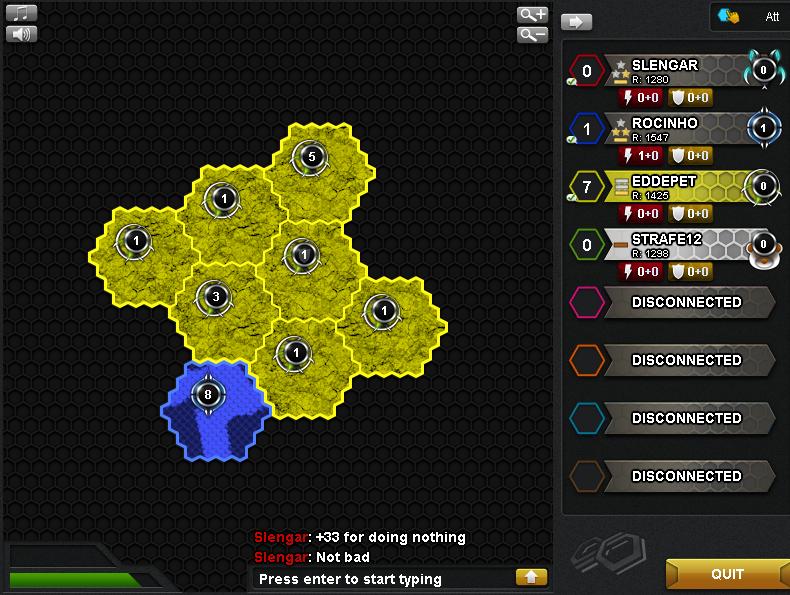Zoom out with the magnifier minus button
Image resolution: width=790 pixels, height=595 pixels.
coord(532,35)
